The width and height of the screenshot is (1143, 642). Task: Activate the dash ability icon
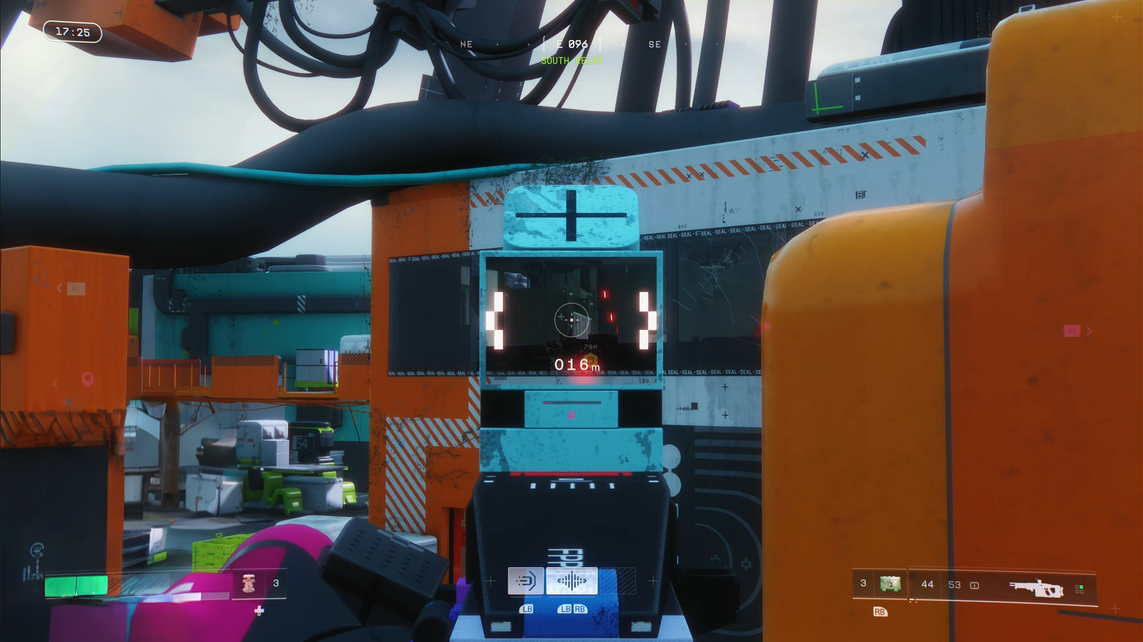(x=526, y=581)
